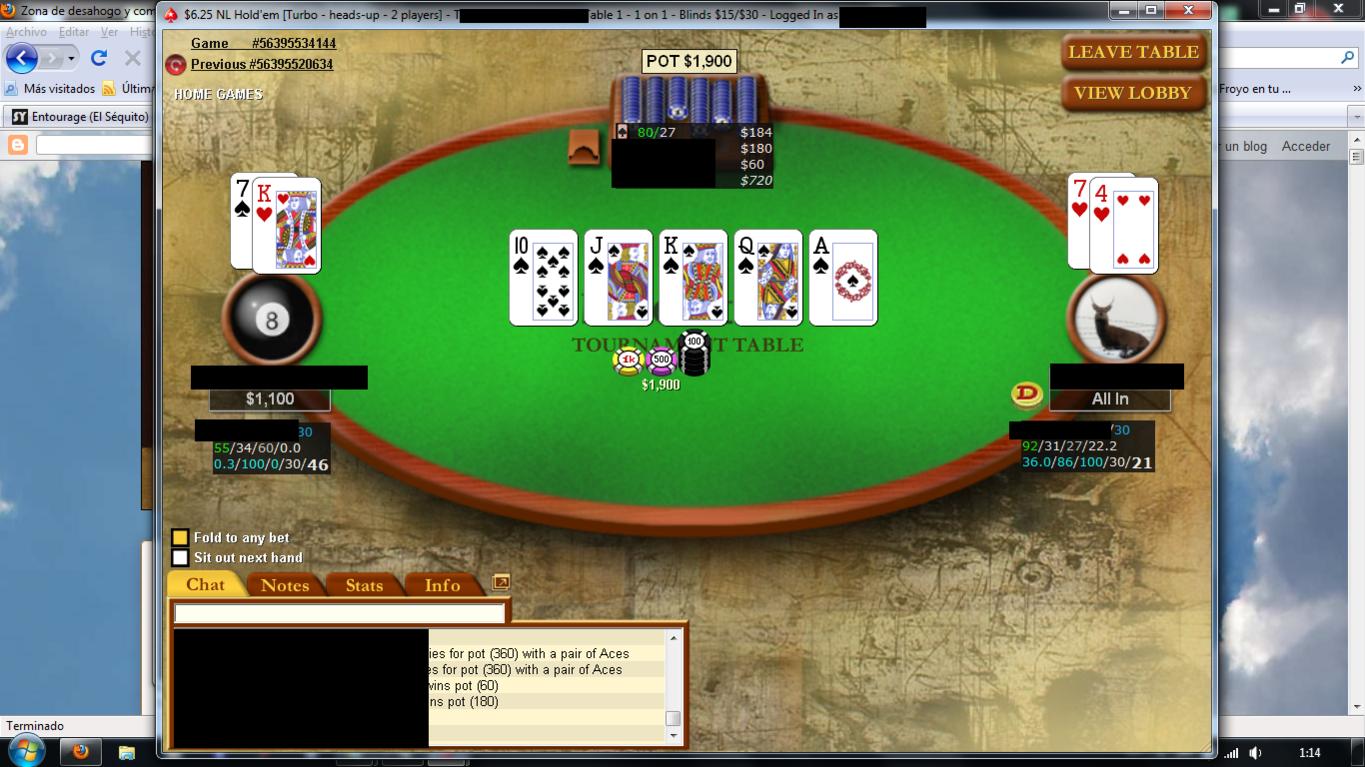This screenshot has width=1365, height=767.
Task: Select the 8-ball player avatar
Action: tap(271, 320)
